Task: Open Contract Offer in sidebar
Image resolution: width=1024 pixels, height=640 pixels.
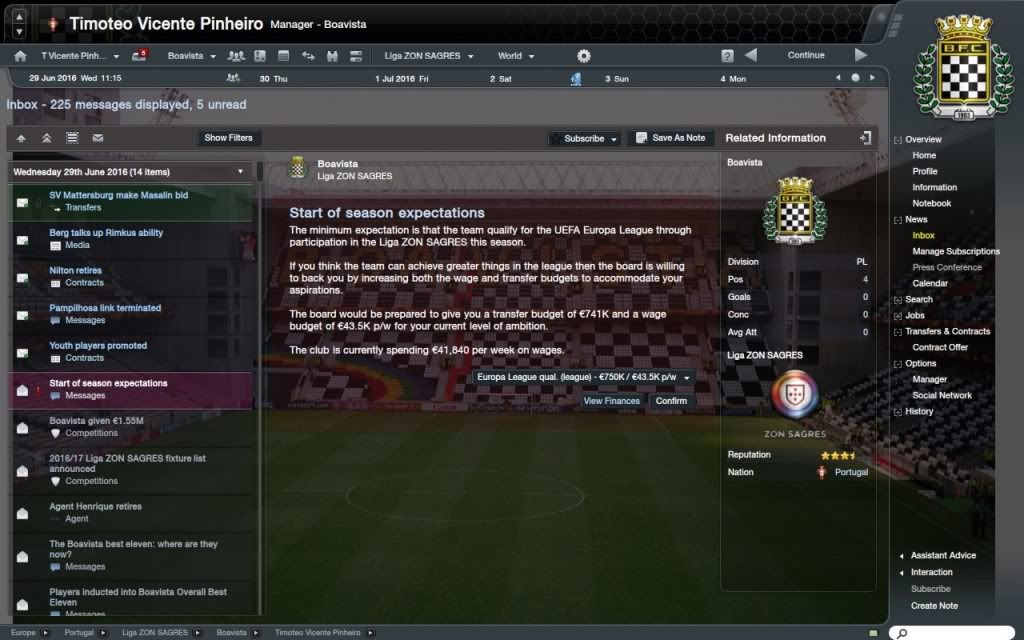Action: [x=940, y=347]
